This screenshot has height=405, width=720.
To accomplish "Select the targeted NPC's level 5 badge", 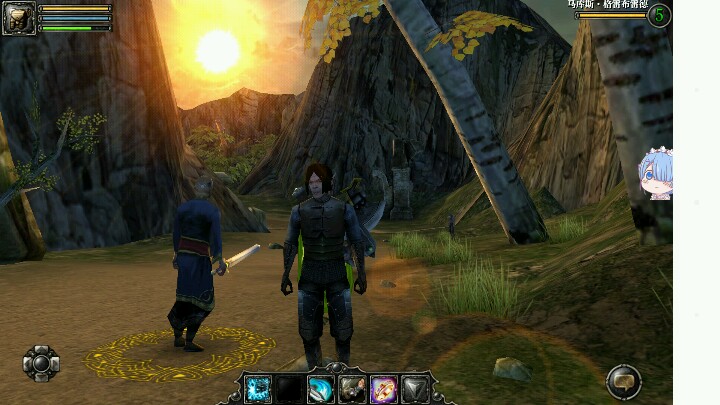I will [x=659, y=15].
